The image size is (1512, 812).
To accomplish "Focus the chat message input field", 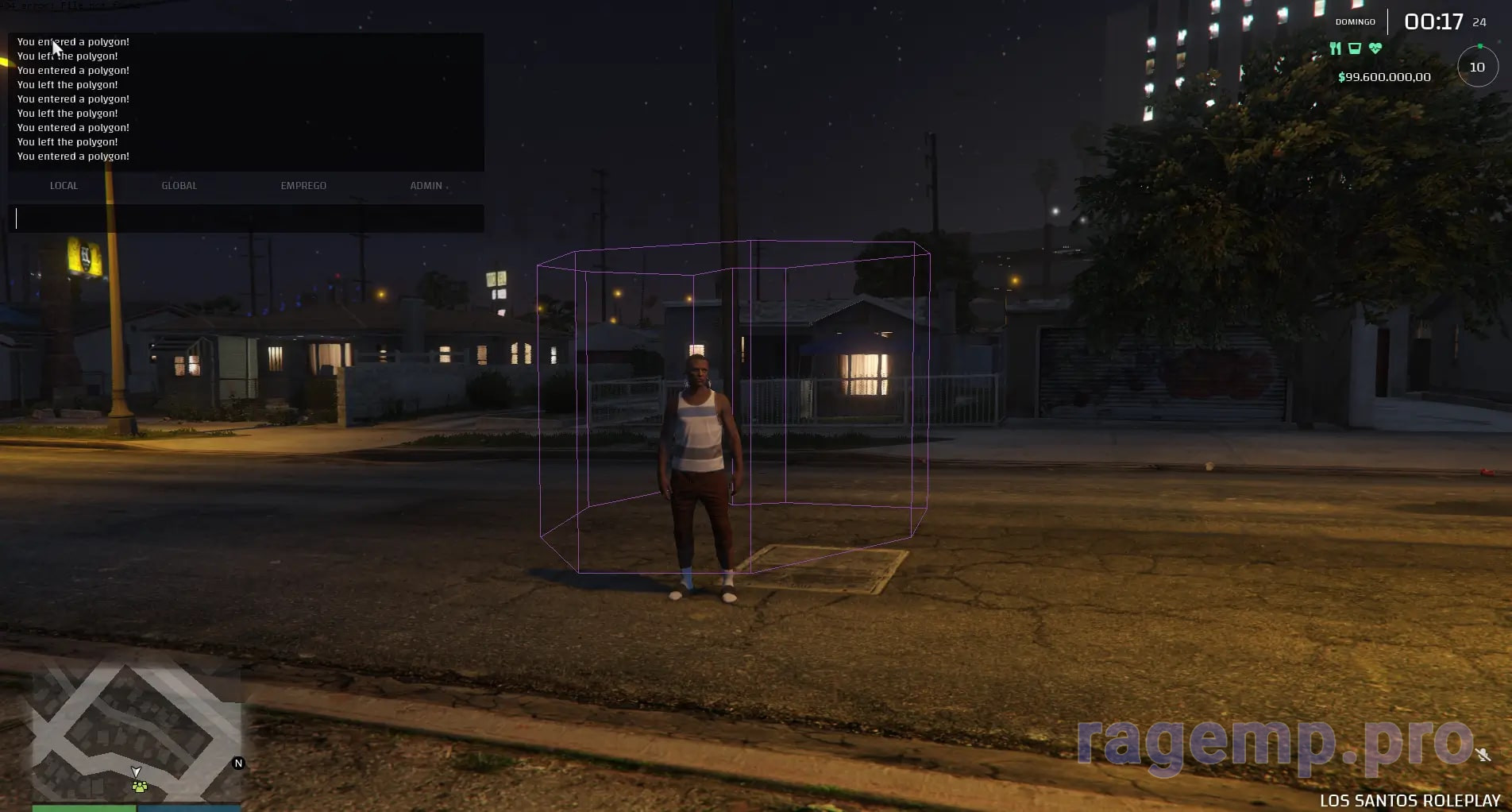I will [x=246, y=218].
